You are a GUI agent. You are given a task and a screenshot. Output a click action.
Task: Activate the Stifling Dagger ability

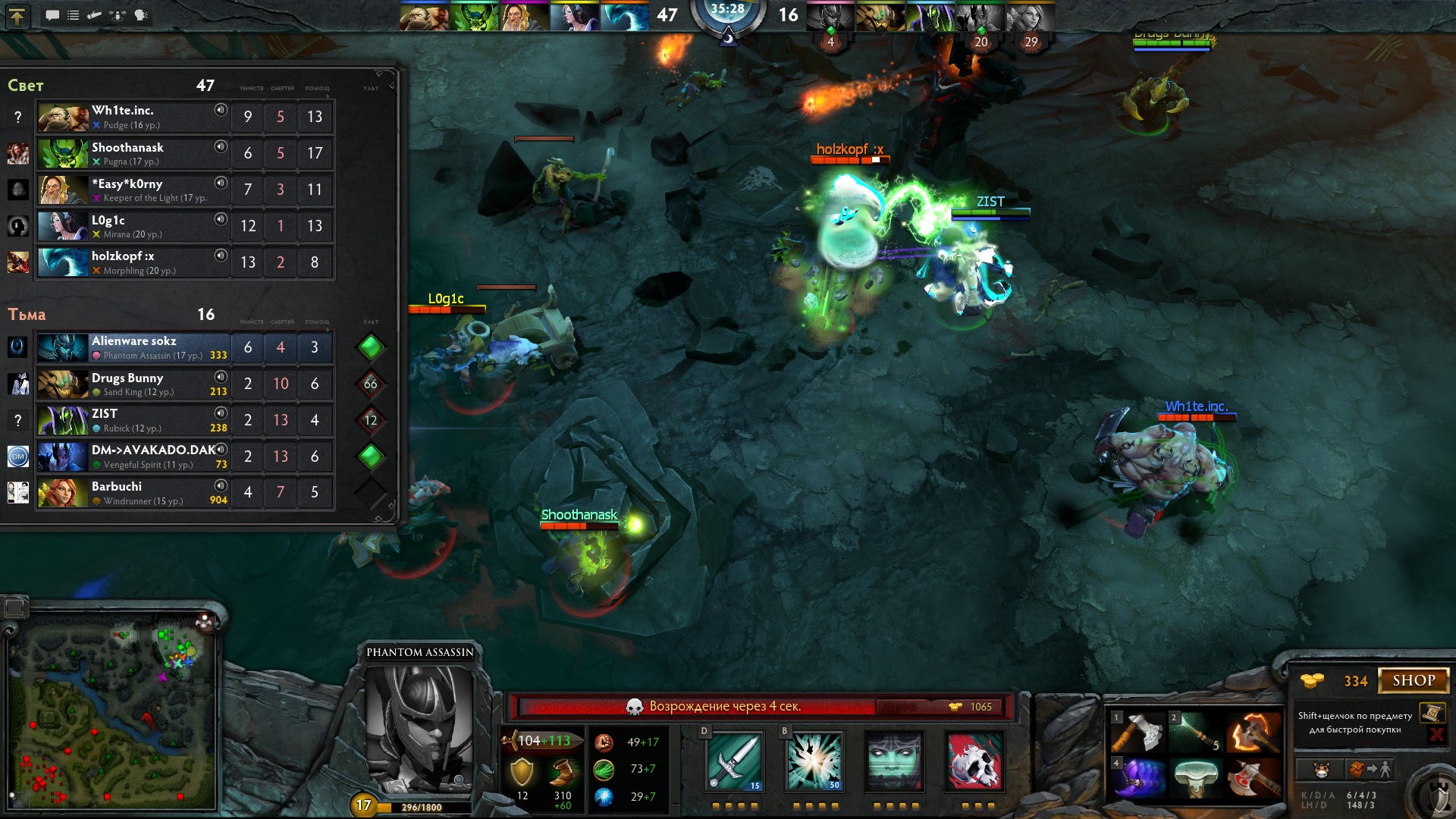pos(734,761)
